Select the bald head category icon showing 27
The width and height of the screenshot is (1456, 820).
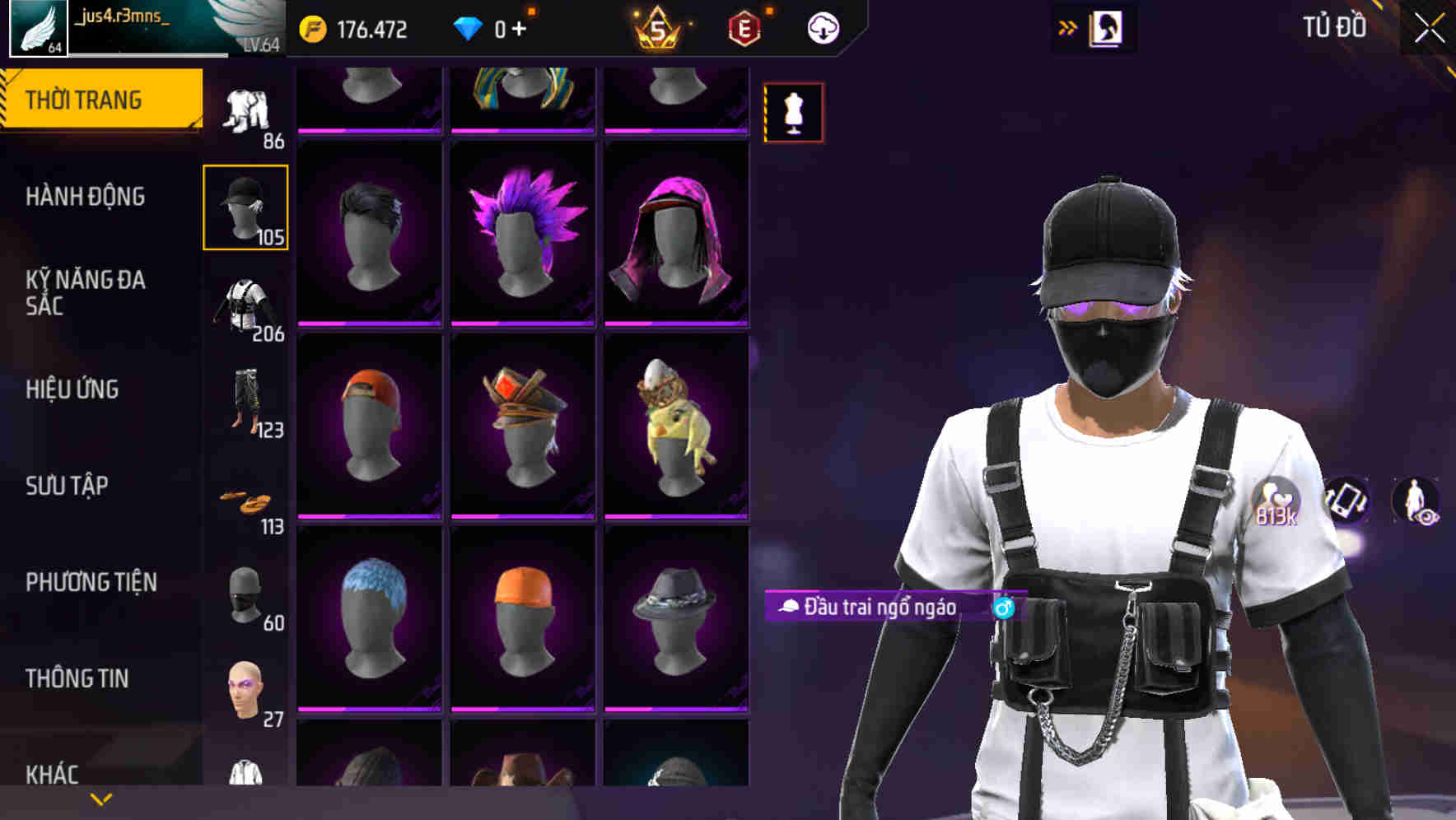coord(245,686)
